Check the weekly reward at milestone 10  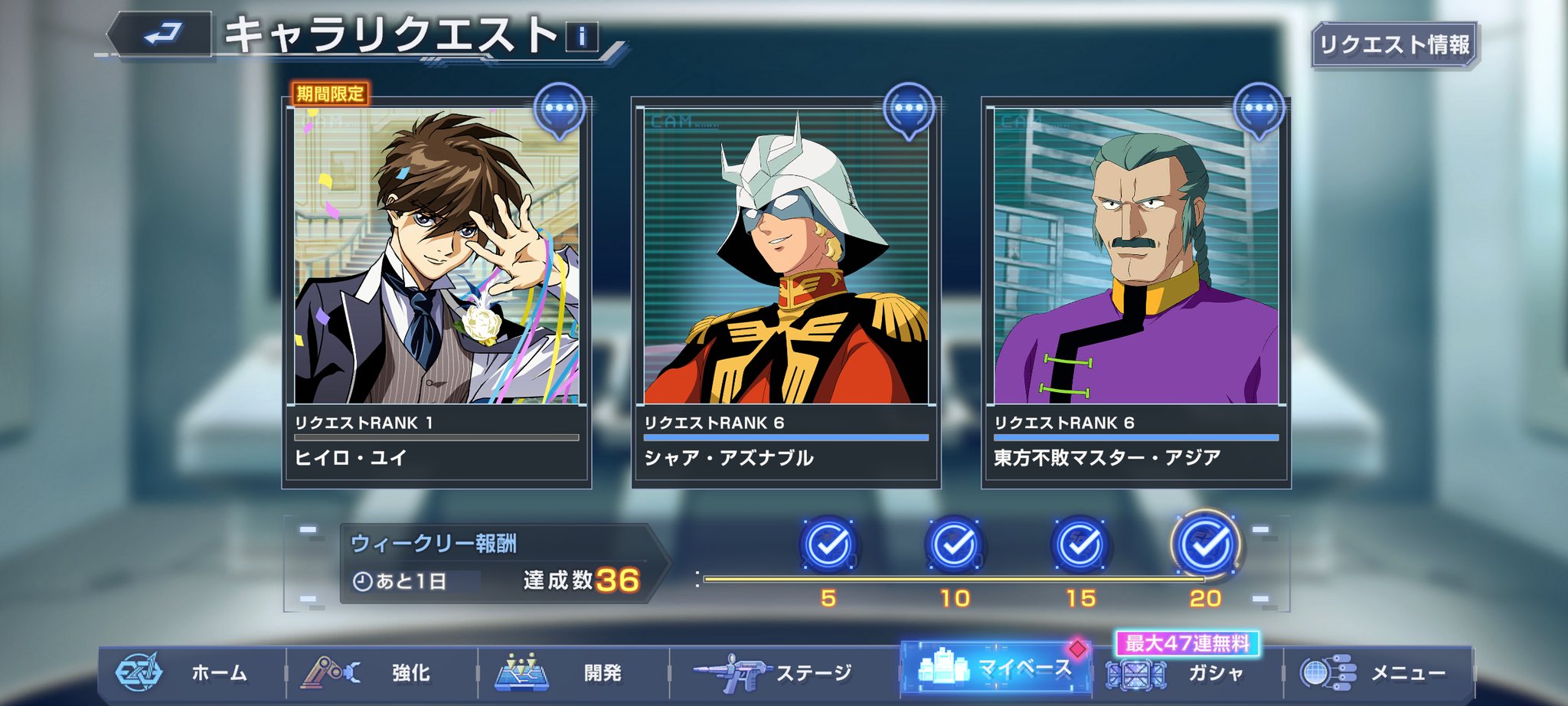(x=955, y=546)
